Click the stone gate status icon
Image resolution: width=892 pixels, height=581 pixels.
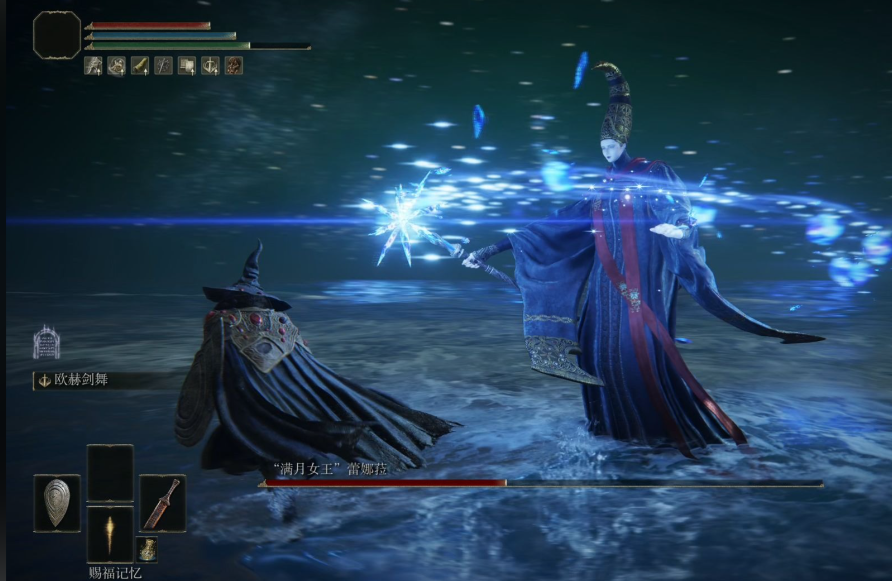[x=46, y=342]
